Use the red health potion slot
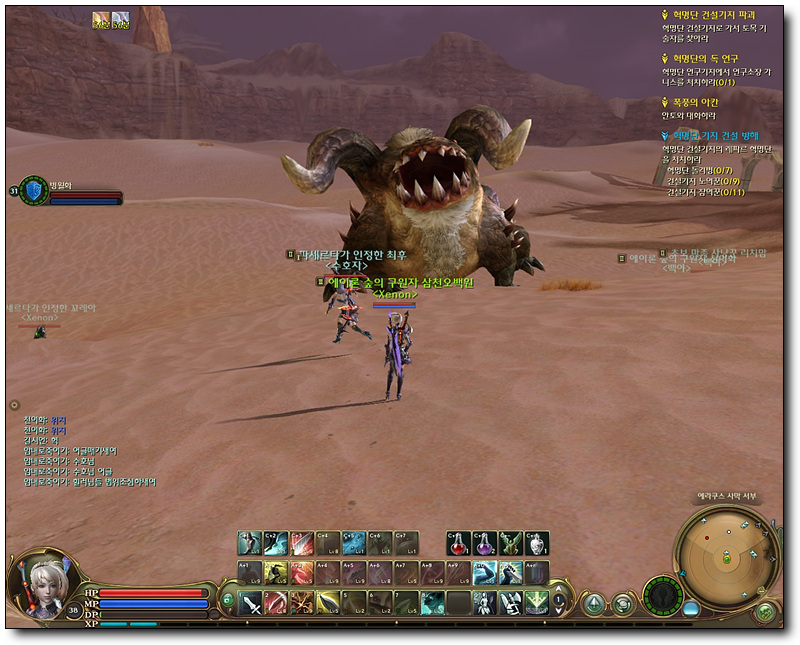The height and width of the screenshot is (645, 800). pos(459,542)
